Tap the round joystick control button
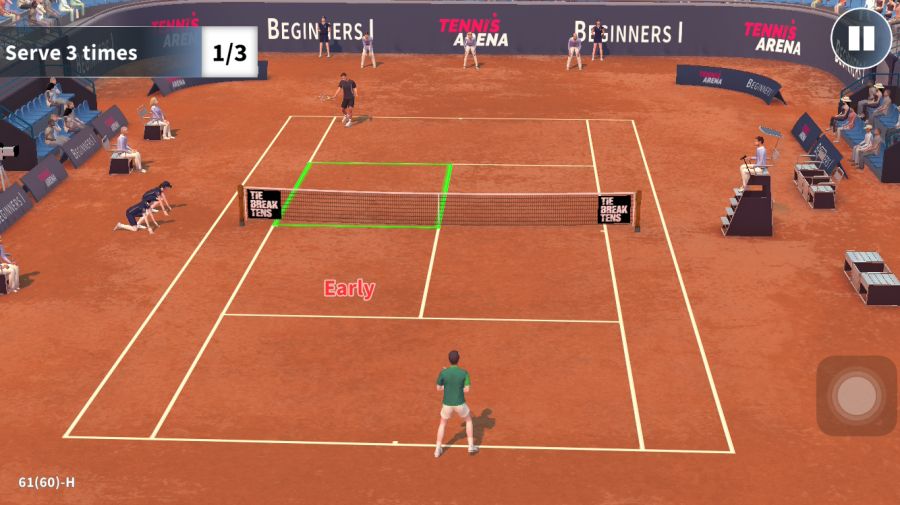Screen dimensions: 900x505 [x=856, y=396]
